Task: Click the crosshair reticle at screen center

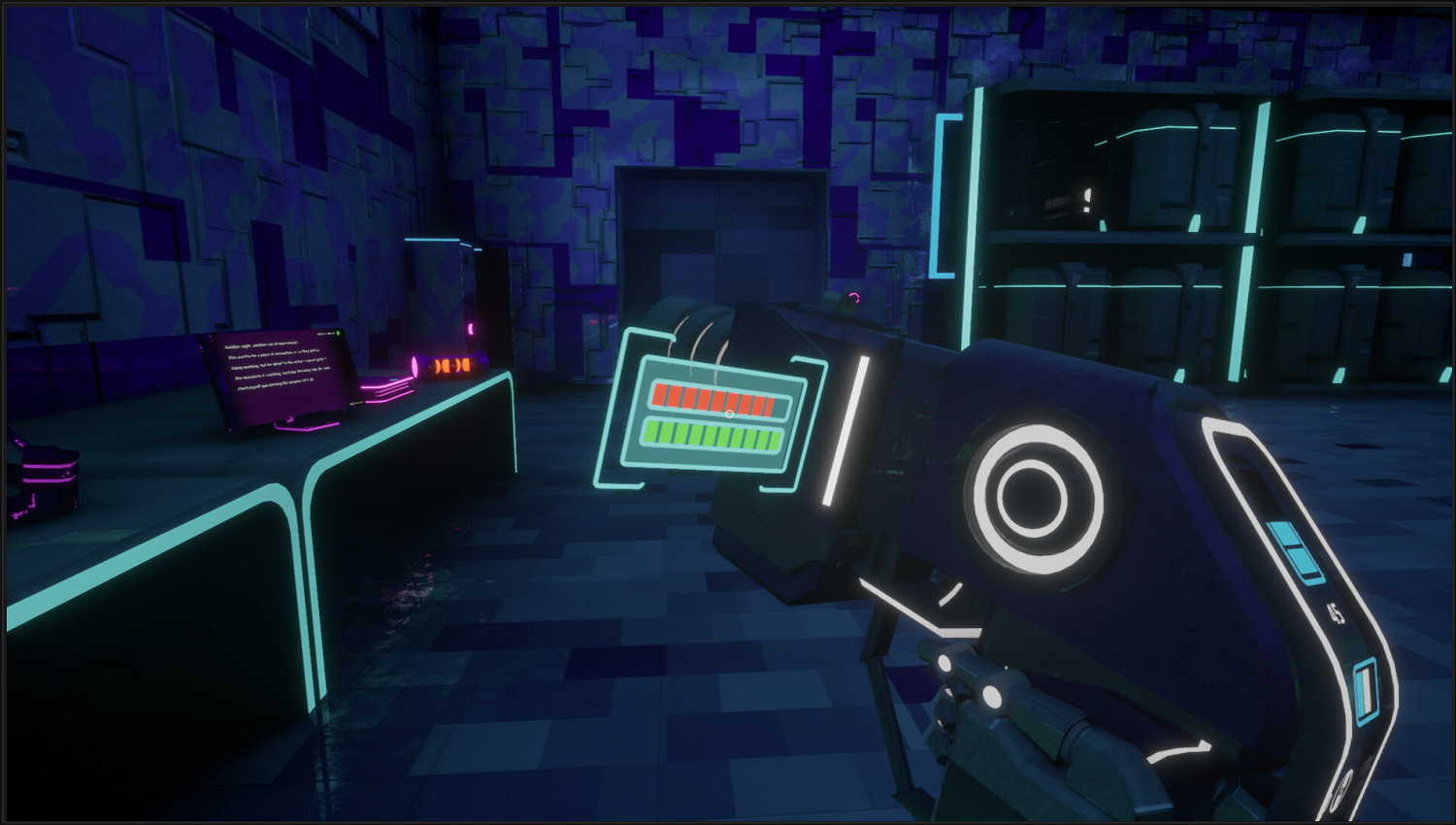Action: (728, 412)
